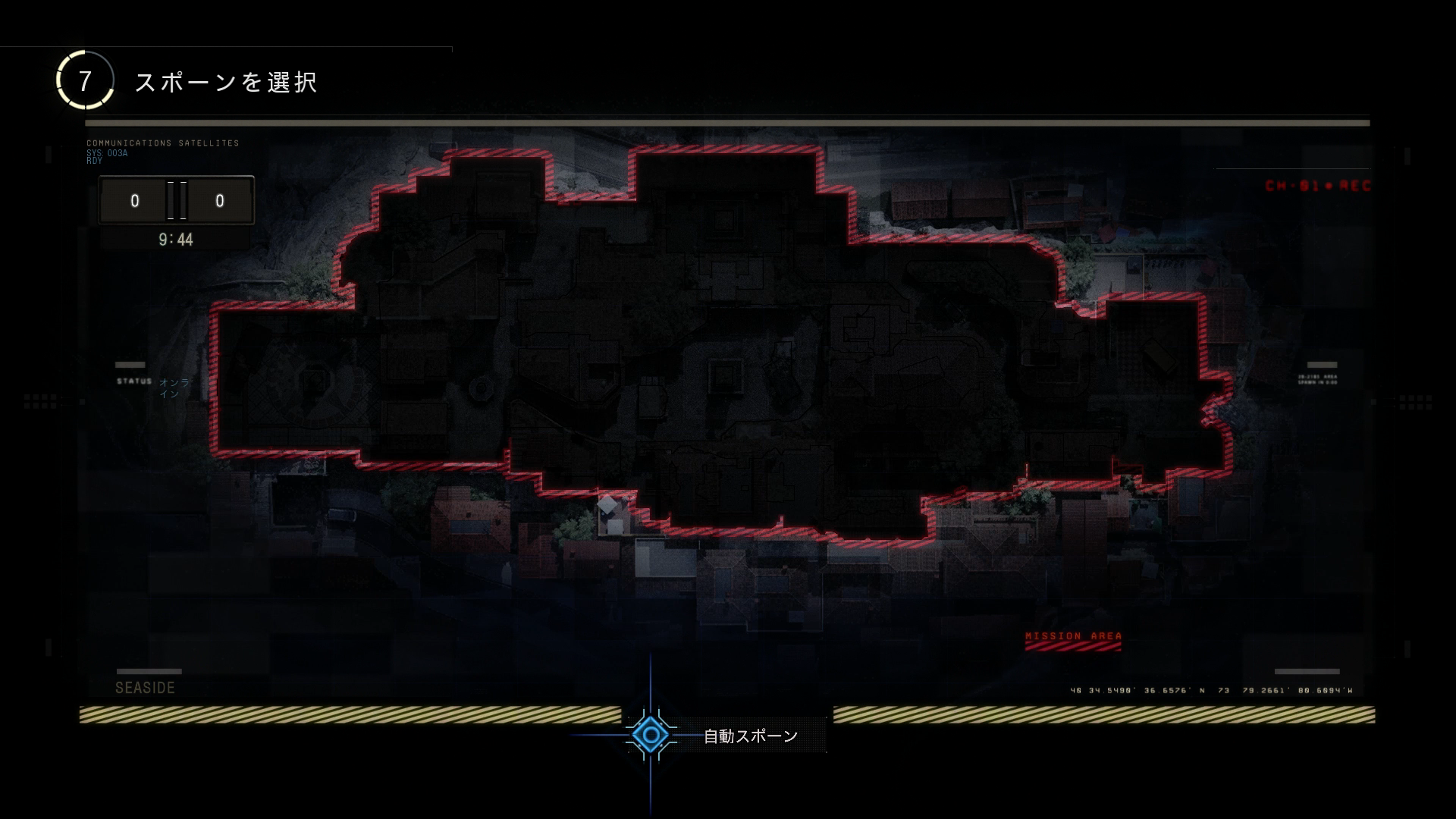The height and width of the screenshot is (819, 1456).
Task: Select the 自動スポーン auto spawn option
Action: 750,736
